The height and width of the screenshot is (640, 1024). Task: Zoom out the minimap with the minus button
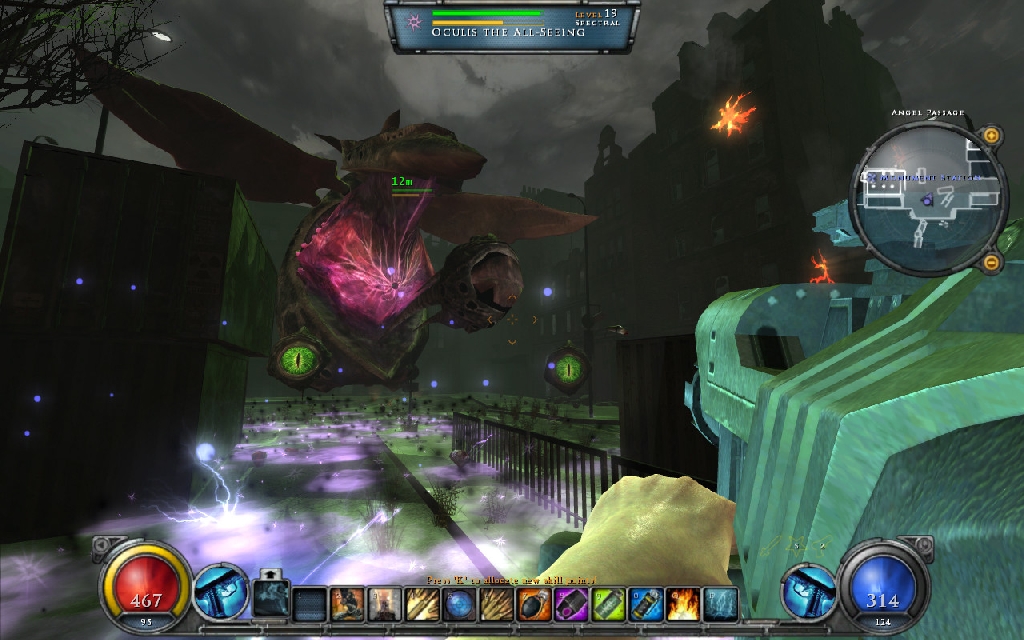click(991, 263)
